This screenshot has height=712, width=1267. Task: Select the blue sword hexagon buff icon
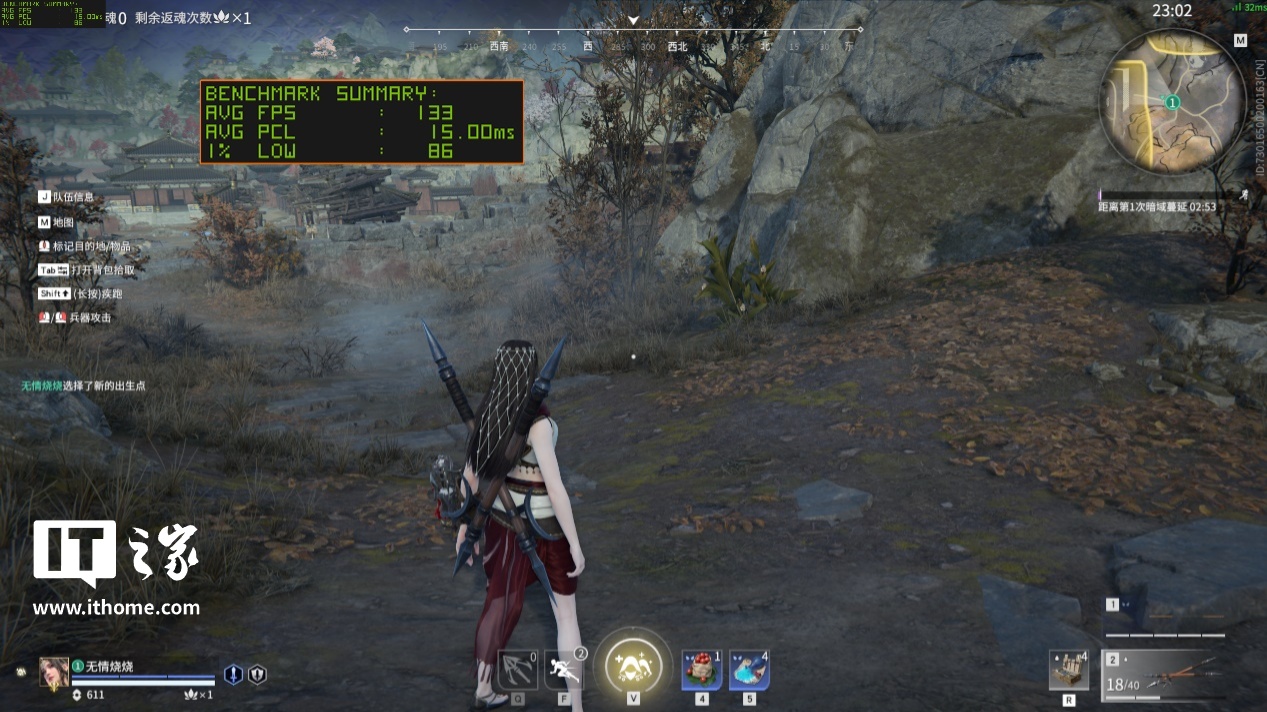pyautogui.click(x=233, y=674)
